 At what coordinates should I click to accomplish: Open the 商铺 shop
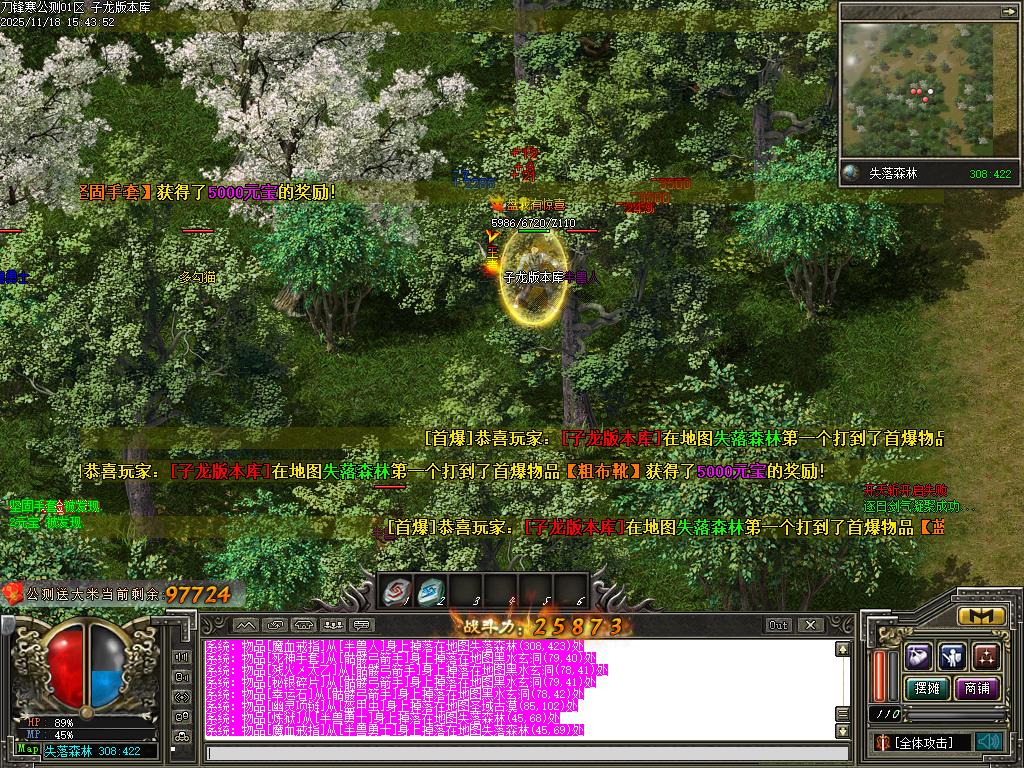click(976, 688)
